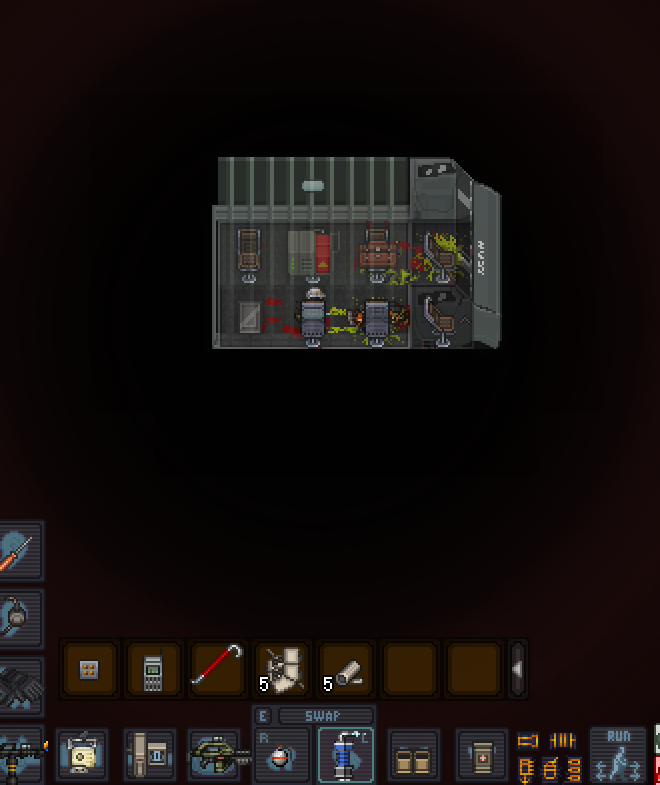Select the handheld radio inventory slot
This screenshot has width=660, height=785.
[153, 668]
